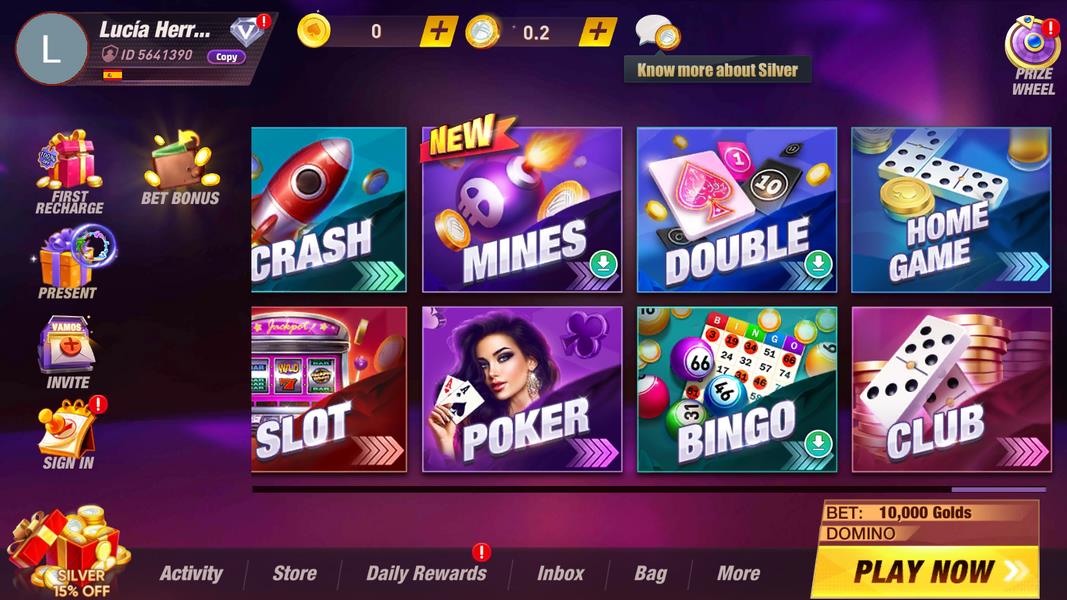This screenshot has height=600, width=1067.
Task: Open the Crash game tile
Action: pyautogui.click(x=329, y=210)
